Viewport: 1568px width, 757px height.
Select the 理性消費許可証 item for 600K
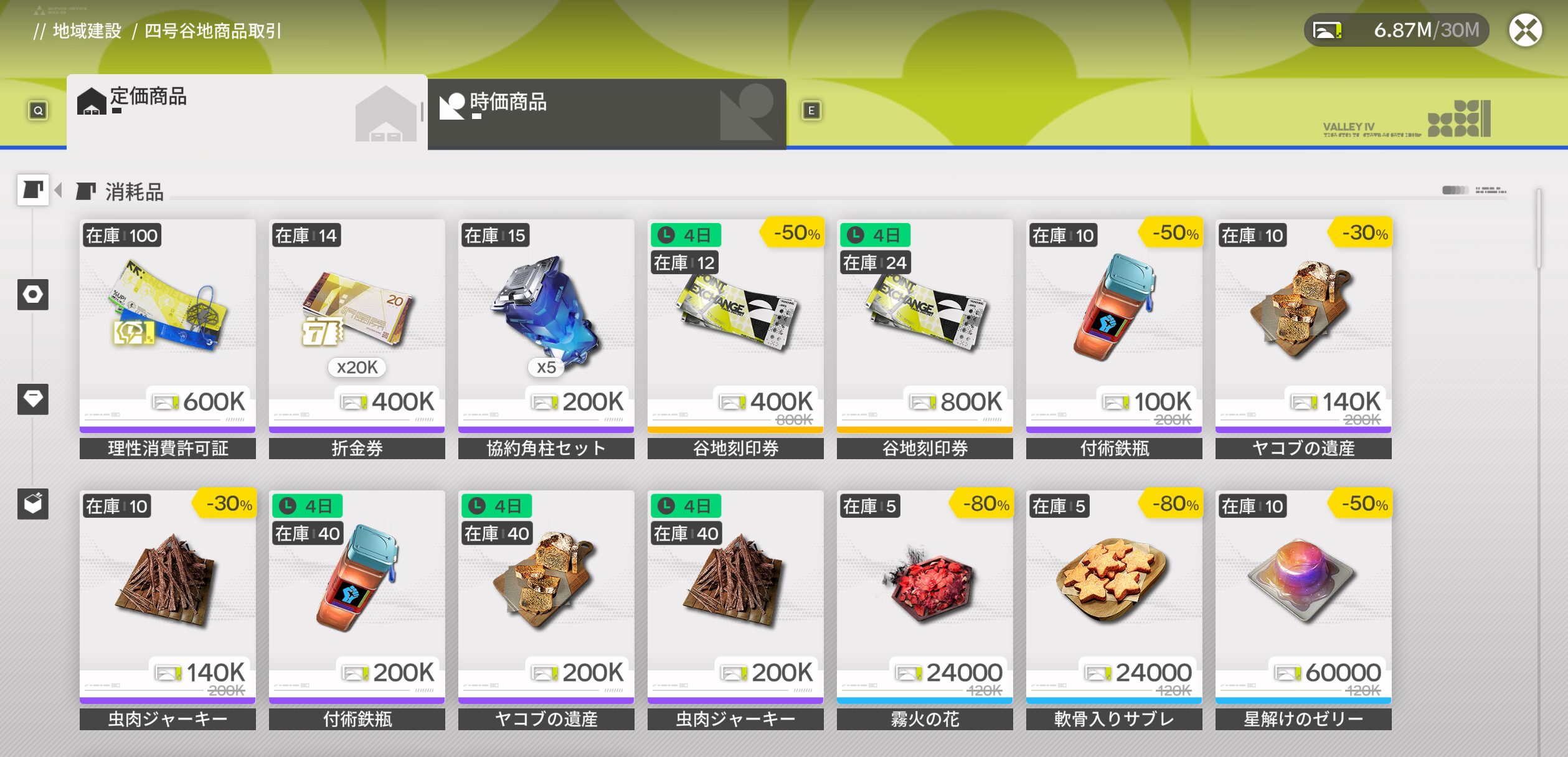(x=168, y=325)
